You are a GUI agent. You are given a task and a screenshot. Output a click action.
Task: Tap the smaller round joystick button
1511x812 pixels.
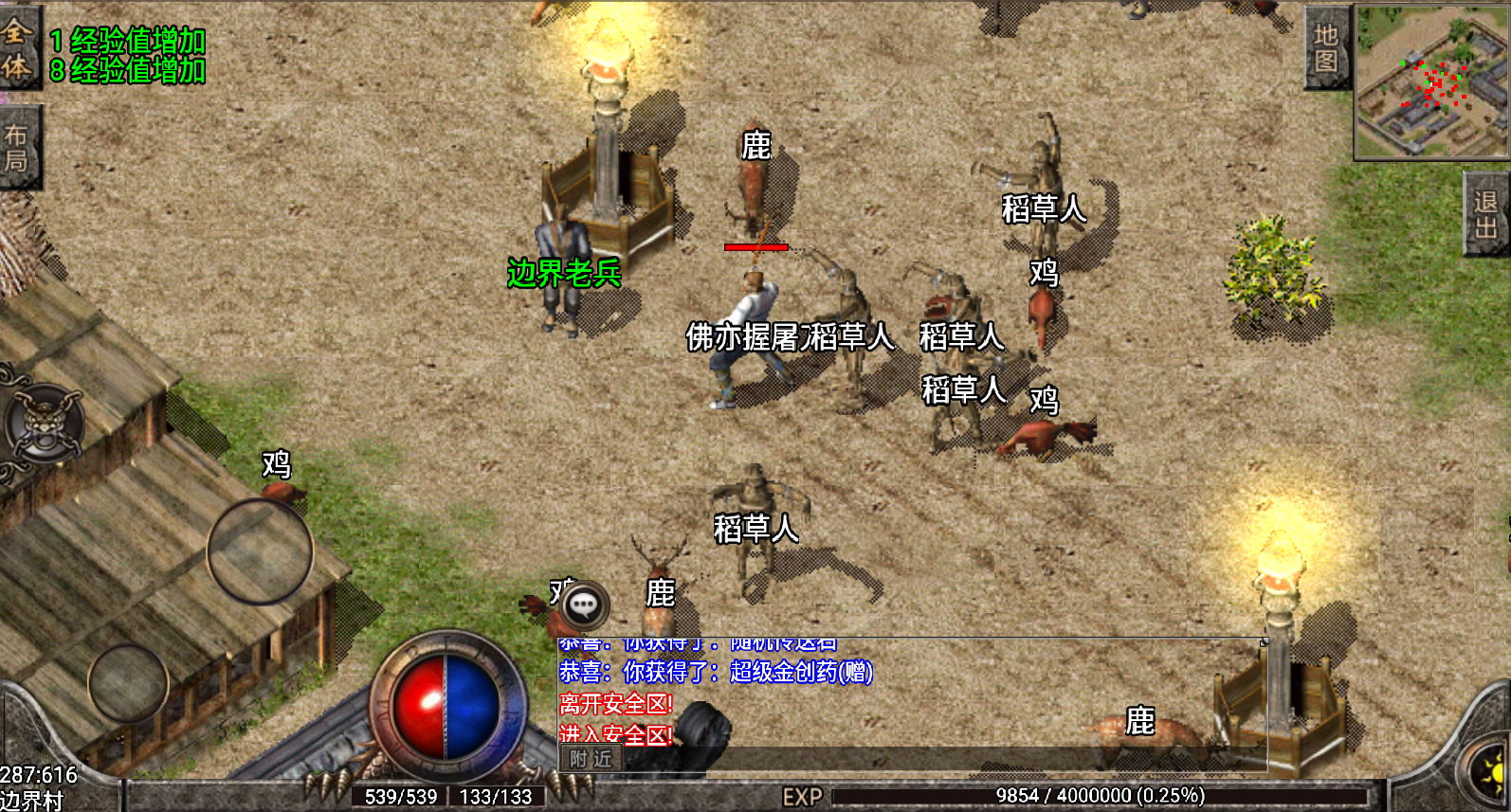[x=128, y=680]
